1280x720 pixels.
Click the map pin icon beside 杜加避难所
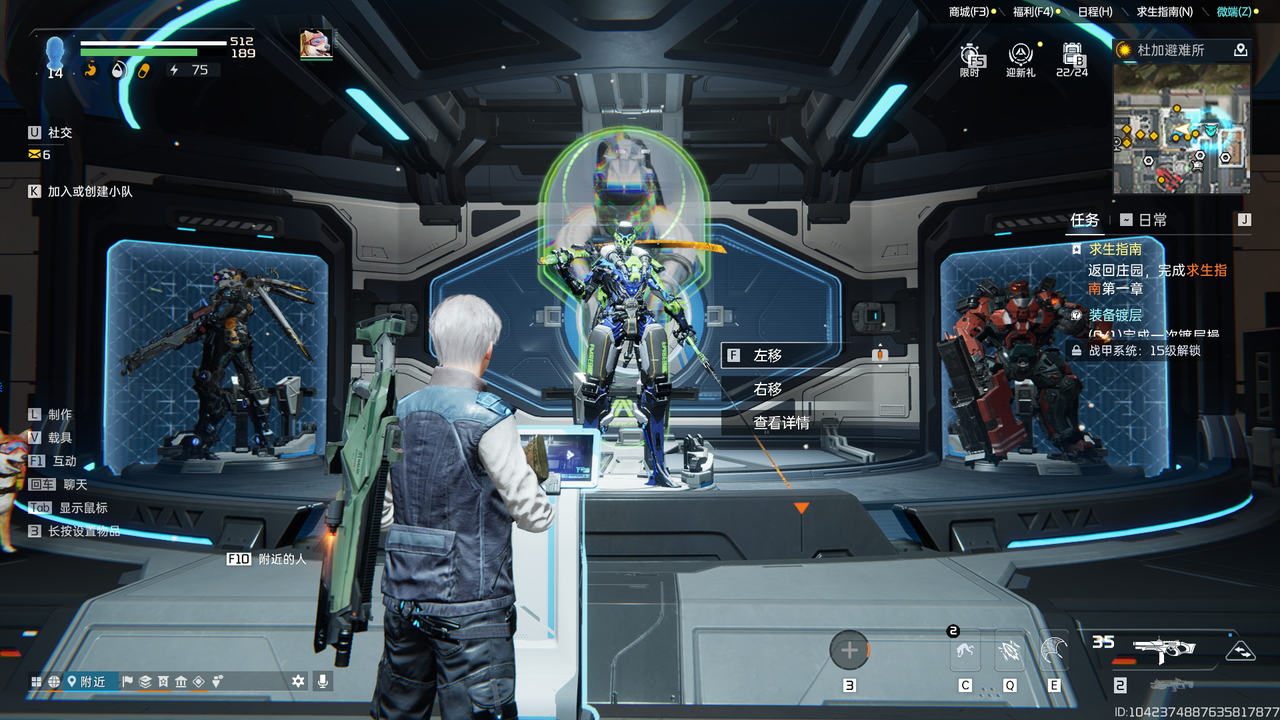(1241, 50)
